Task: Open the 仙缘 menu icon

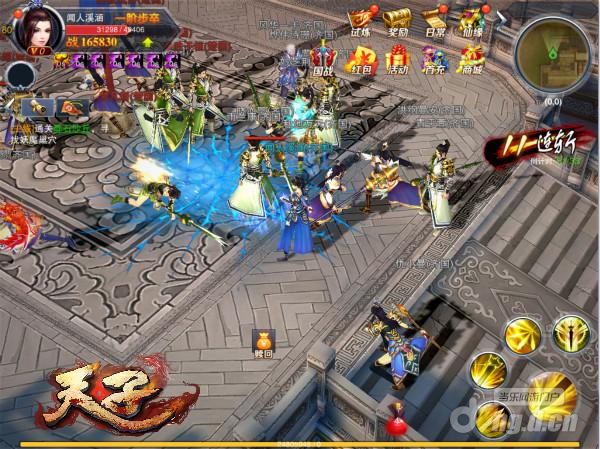Action: tap(470, 23)
